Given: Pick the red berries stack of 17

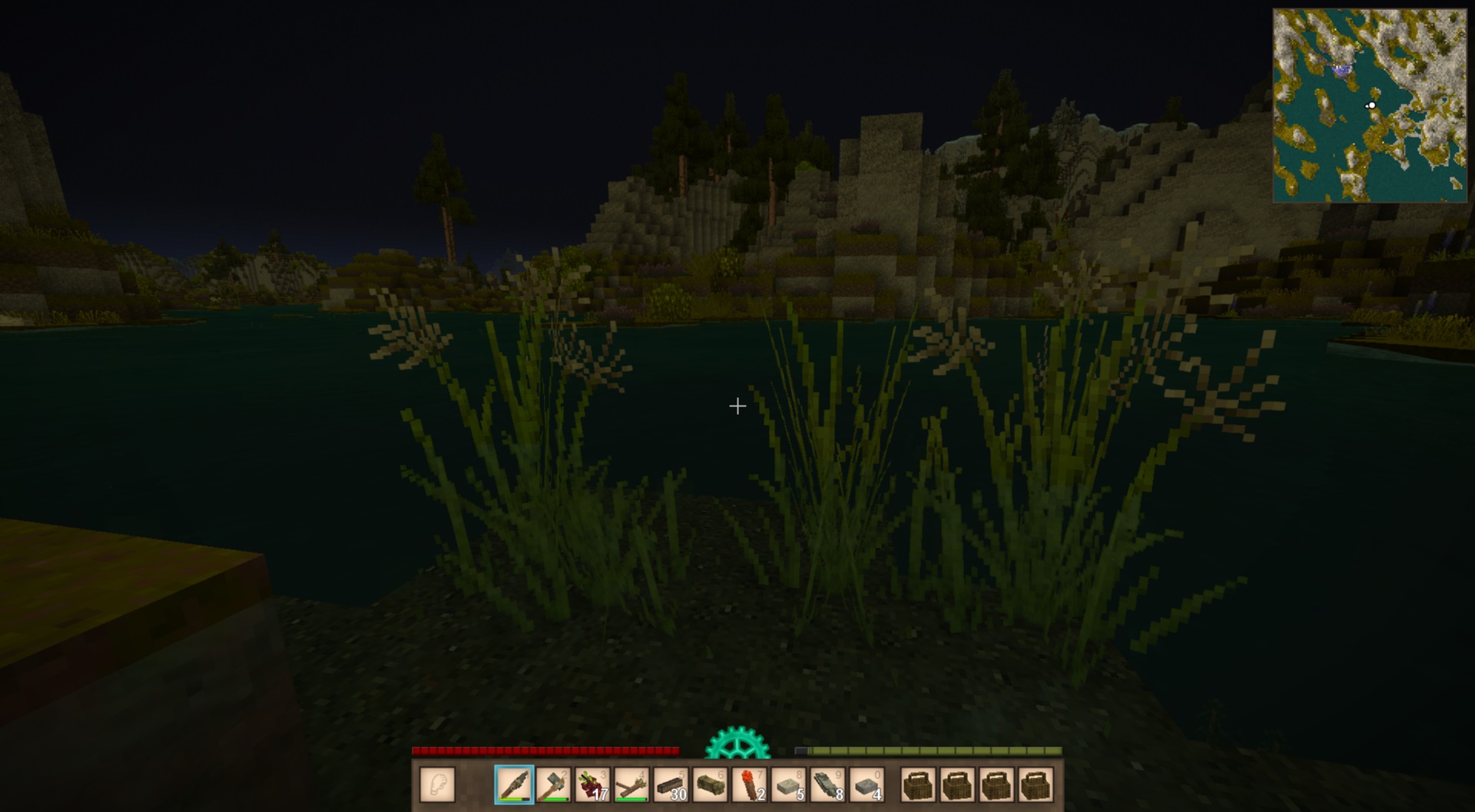Looking at the screenshot, I should [x=592, y=785].
